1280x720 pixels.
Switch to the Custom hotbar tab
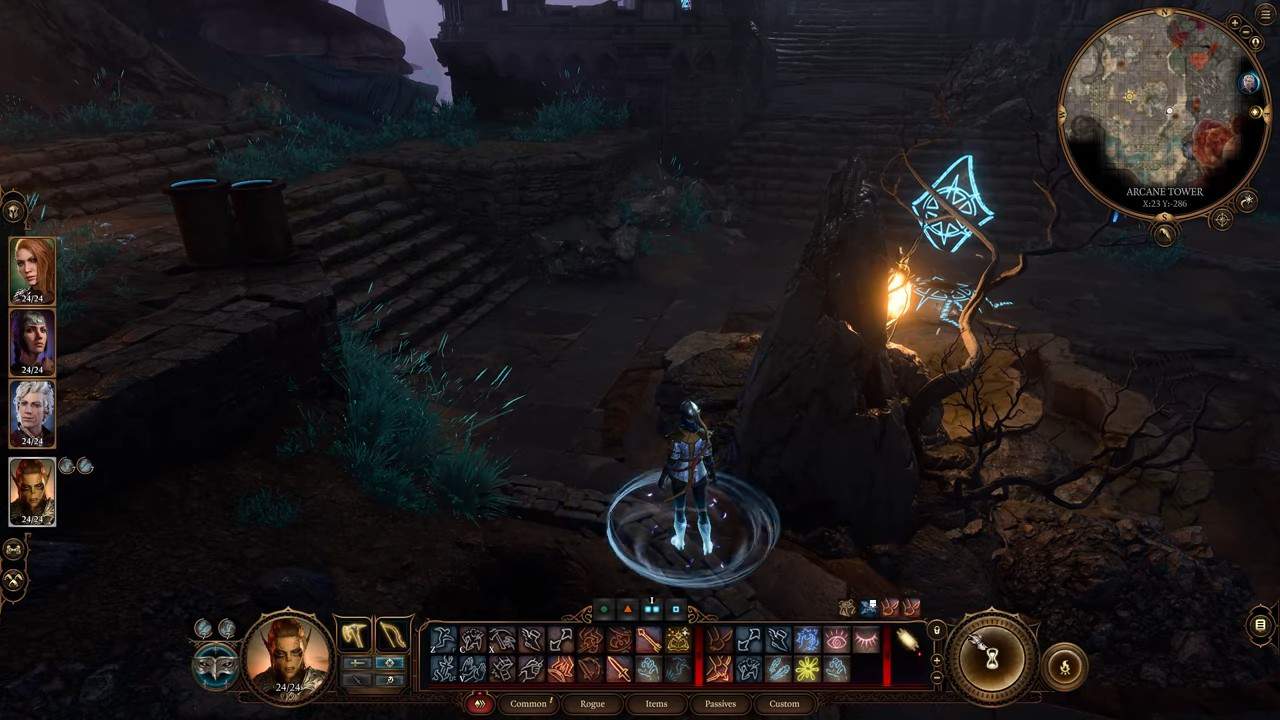pyautogui.click(x=784, y=704)
